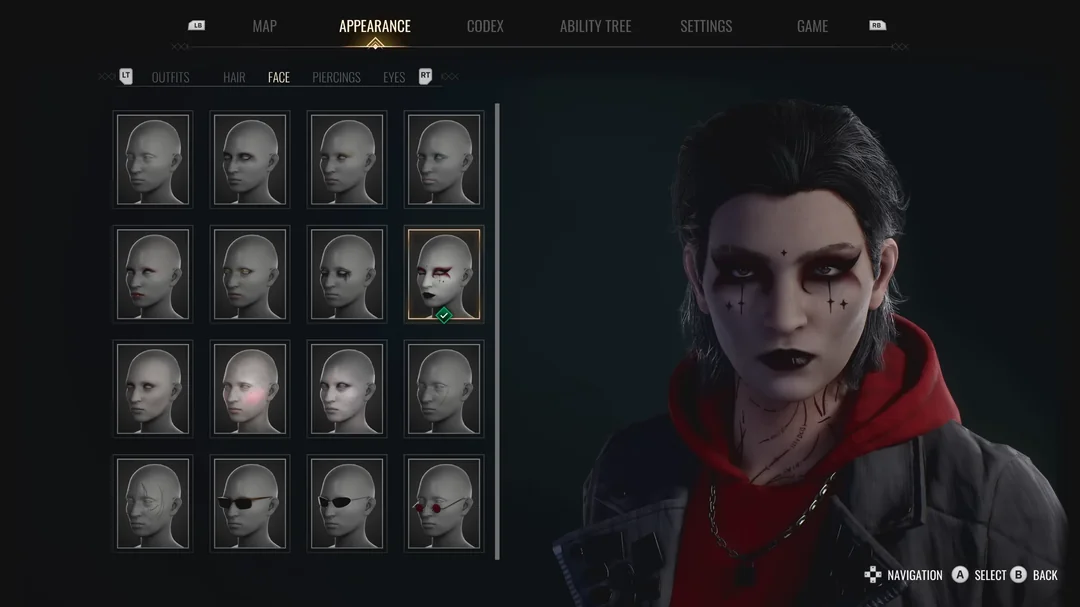The width and height of the screenshot is (1080, 607).
Task: Activate the Appearance tab
Action: [x=374, y=27]
